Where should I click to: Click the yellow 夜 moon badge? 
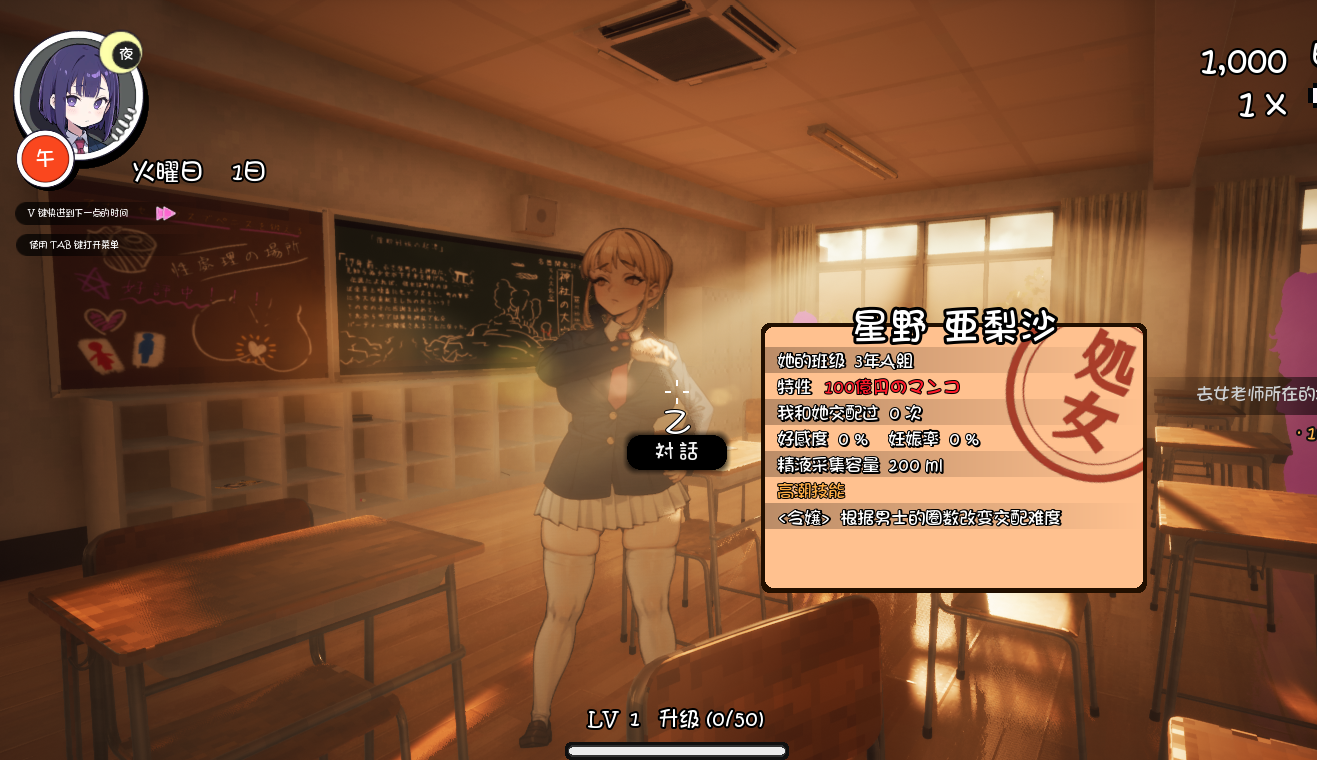coord(125,54)
